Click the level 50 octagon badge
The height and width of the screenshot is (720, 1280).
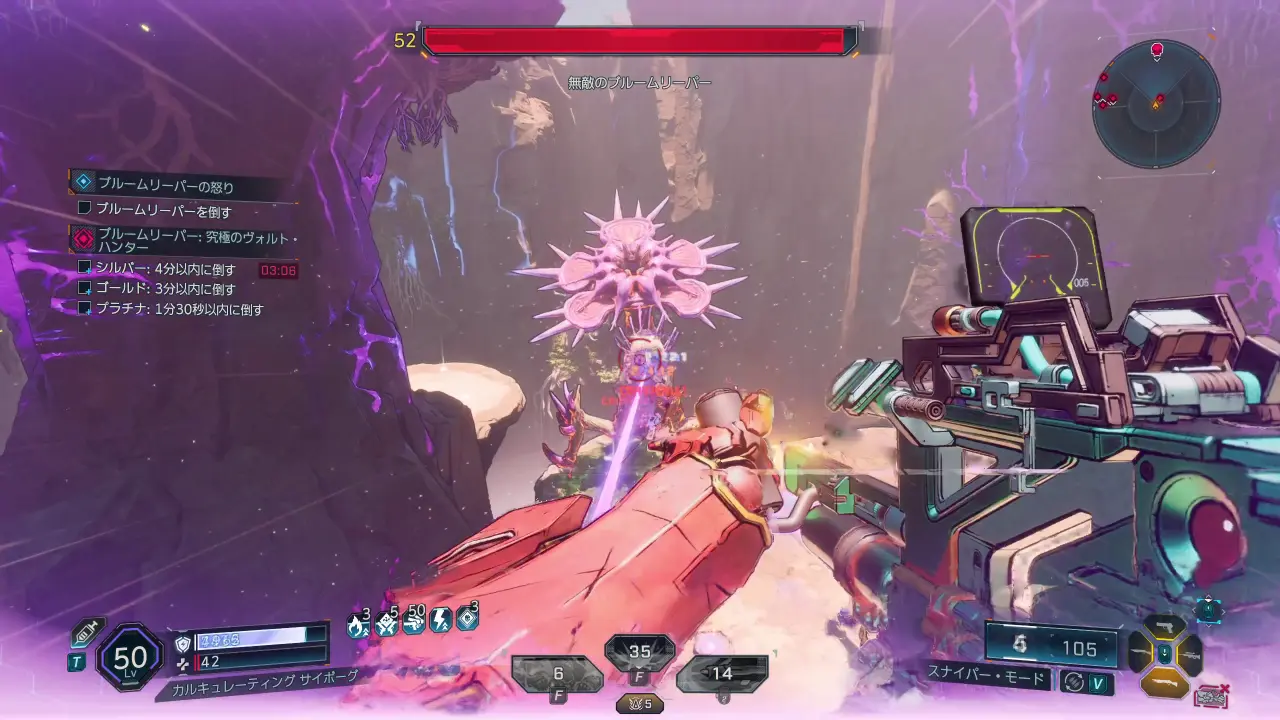(x=130, y=657)
